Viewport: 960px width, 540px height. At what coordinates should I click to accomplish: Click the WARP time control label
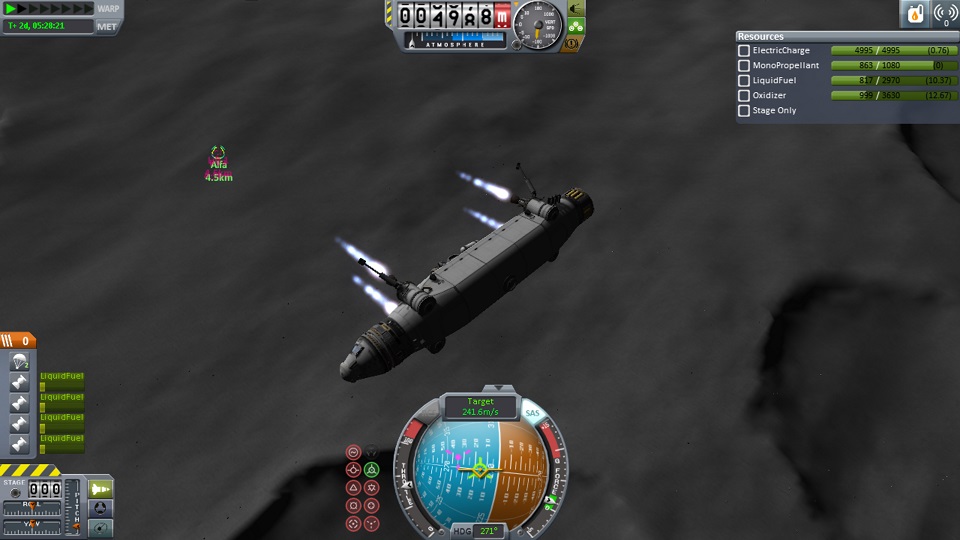(108, 9)
